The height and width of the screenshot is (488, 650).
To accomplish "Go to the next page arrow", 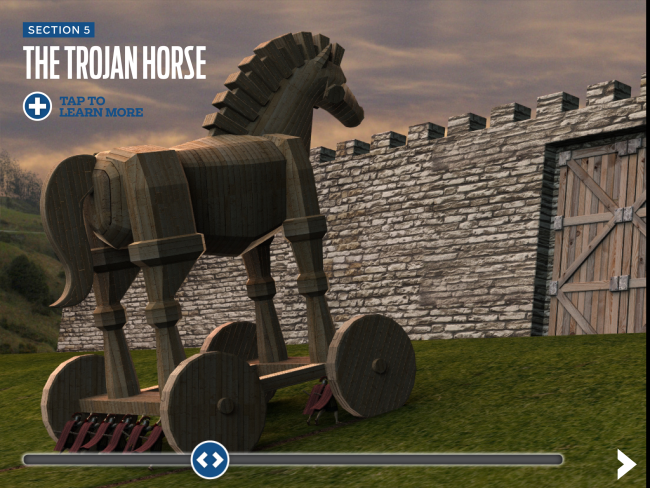I will click(x=626, y=463).
